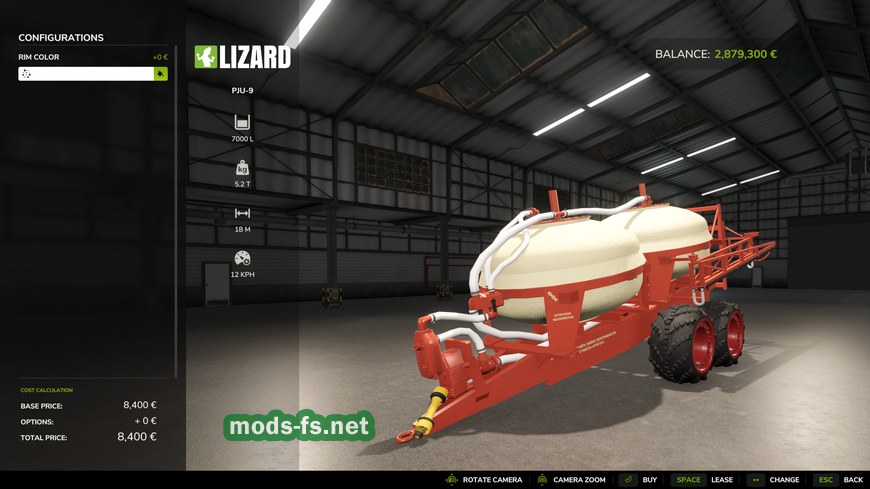Screen dimensions: 870x489
Task: Click the green paint bucket icon
Action: coord(160,74)
